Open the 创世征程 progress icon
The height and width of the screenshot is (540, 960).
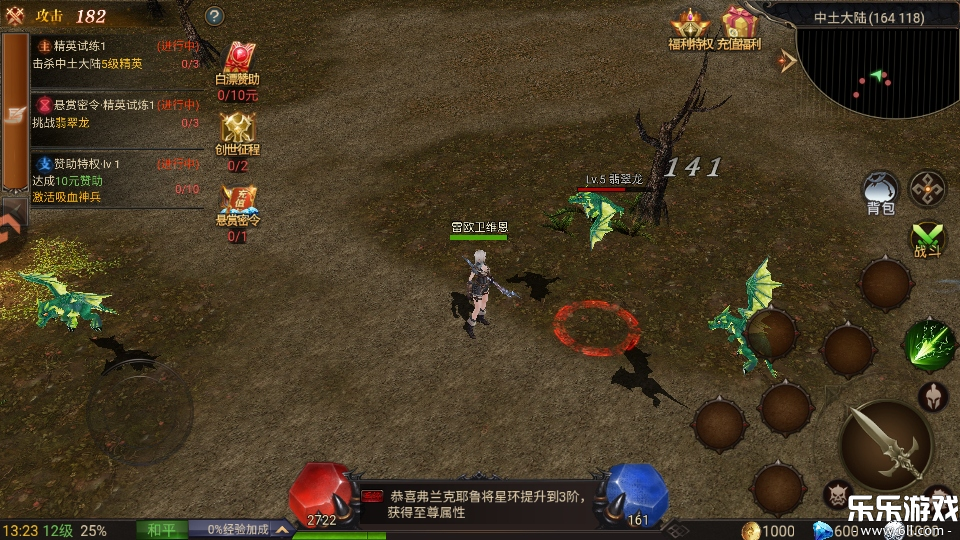click(x=238, y=130)
